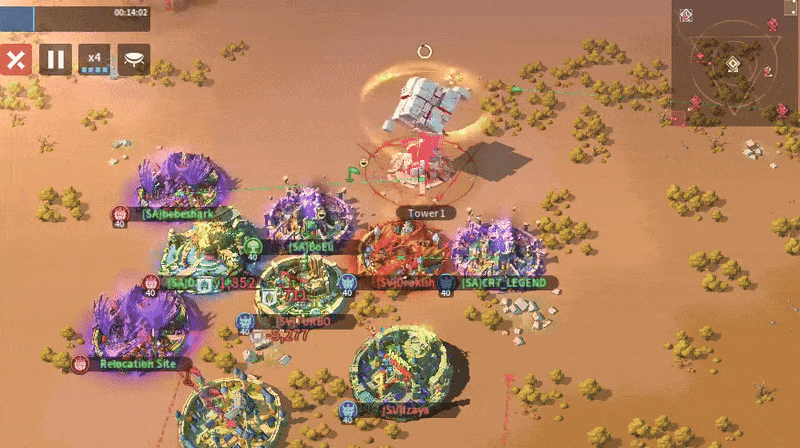Select player [SA]bebeshark's city nameplate

click(x=170, y=213)
